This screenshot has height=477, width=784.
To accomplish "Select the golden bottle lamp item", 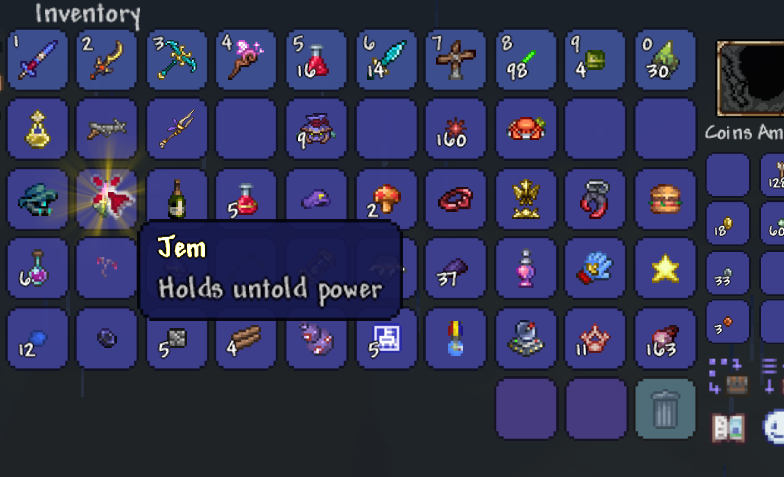I will (x=37, y=130).
